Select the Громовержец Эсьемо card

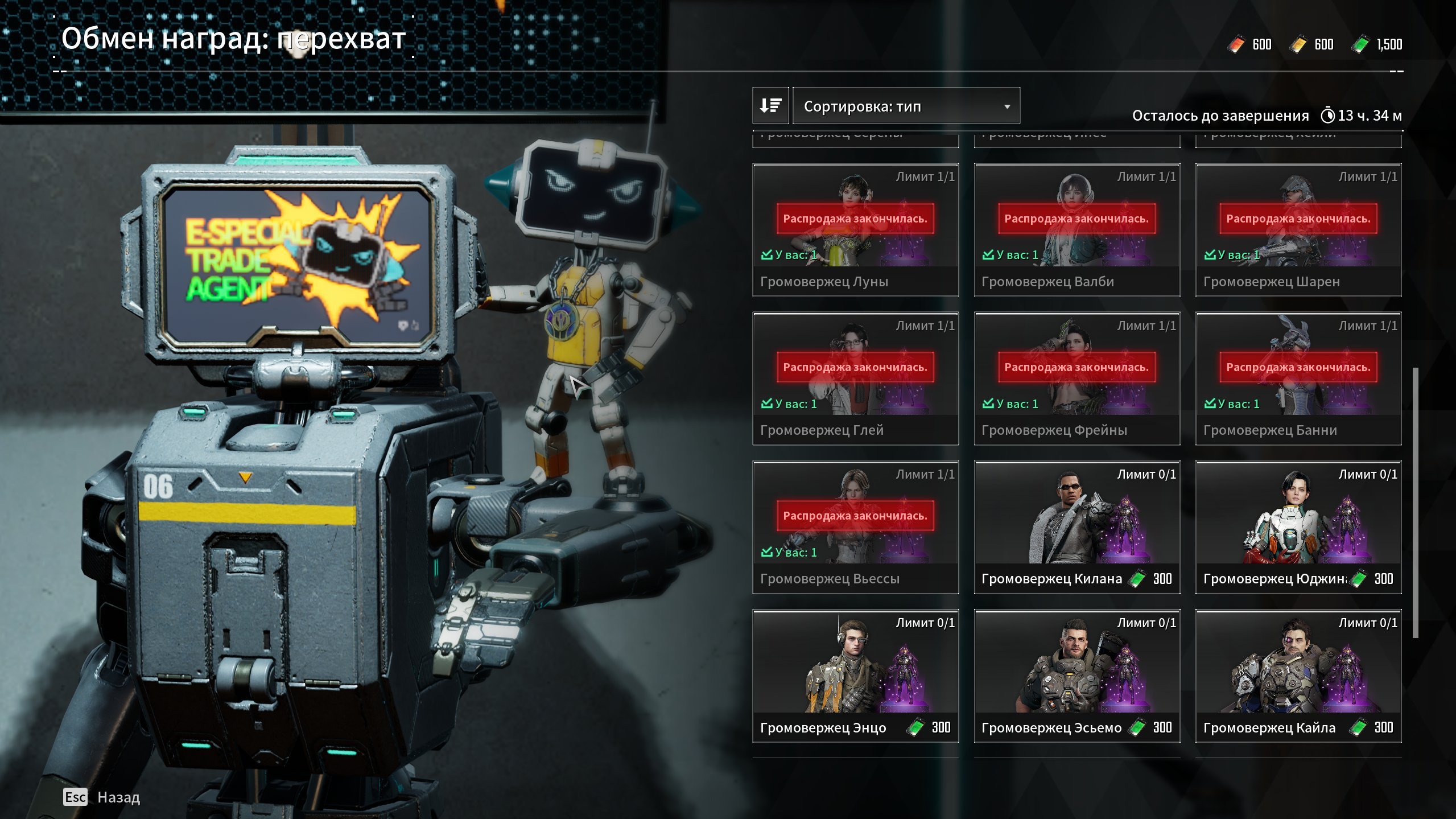pos(1076,676)
